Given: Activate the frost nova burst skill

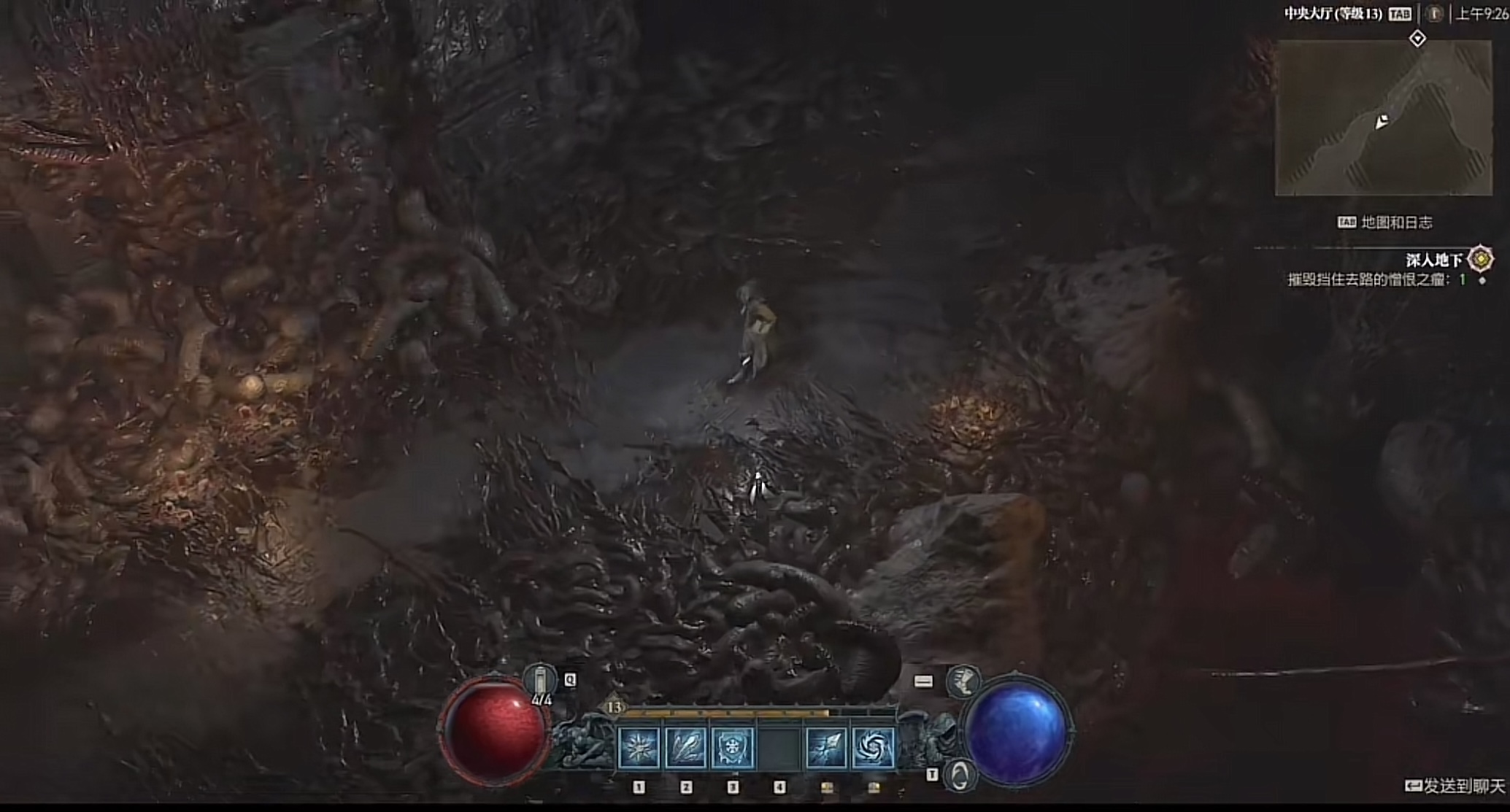Looking at the screenshot, I should (639, 747).
